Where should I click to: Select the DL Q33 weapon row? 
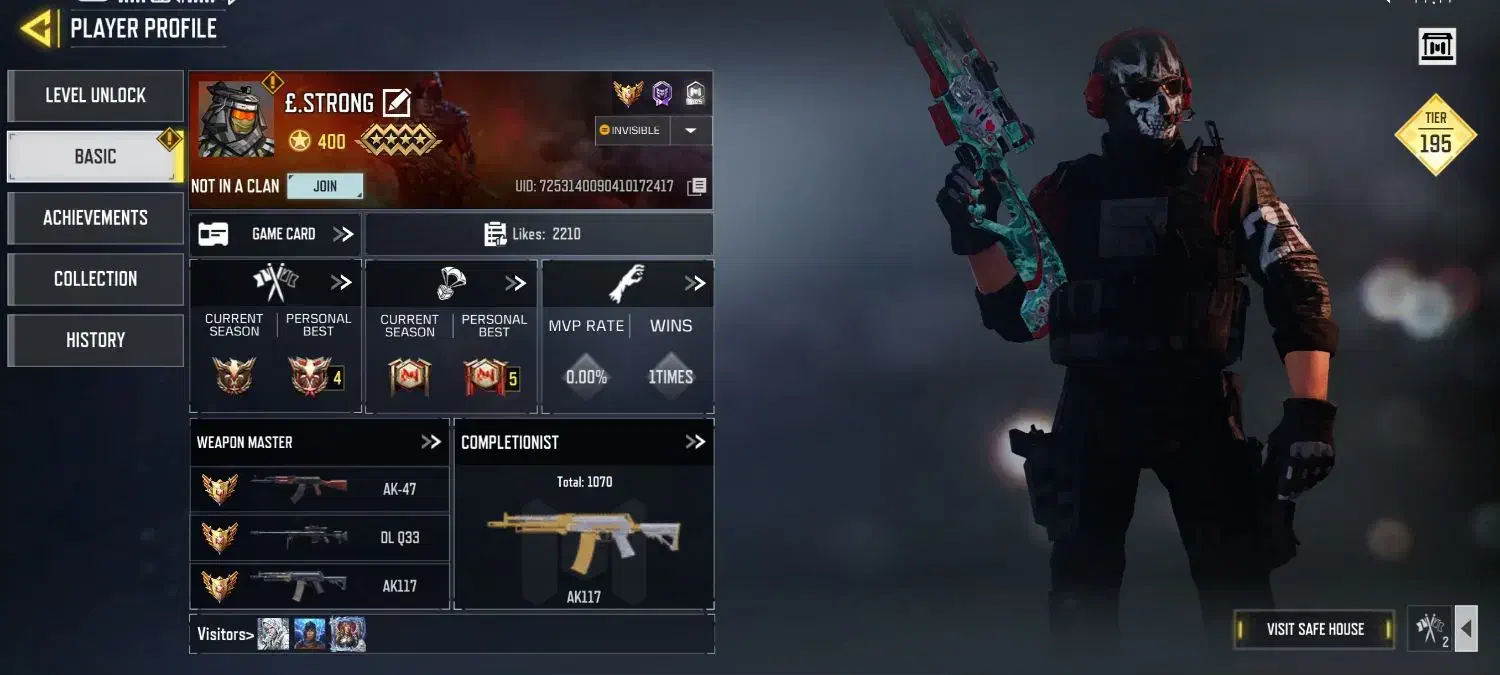pyautogui.click(x=319, y=538)
